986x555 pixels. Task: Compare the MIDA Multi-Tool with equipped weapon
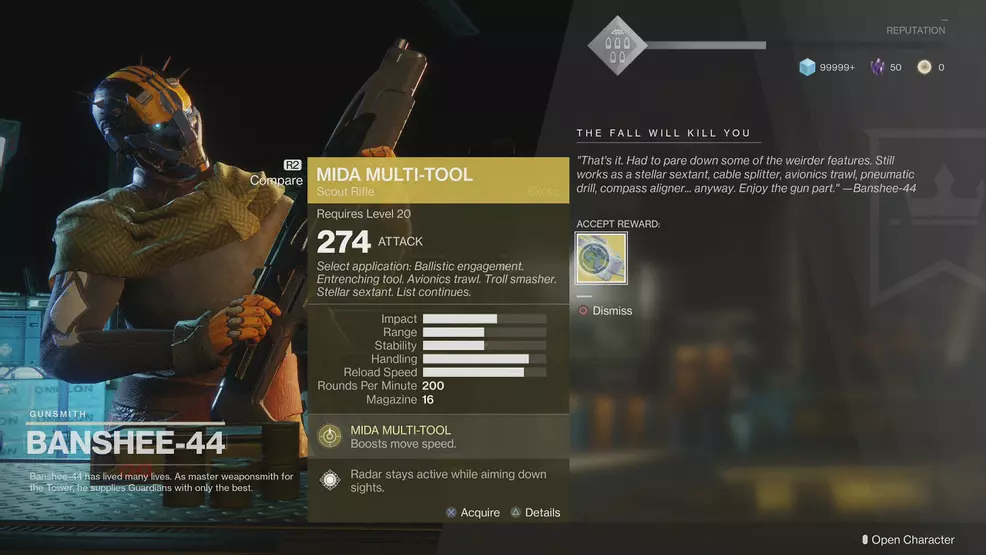coord(277,180)
